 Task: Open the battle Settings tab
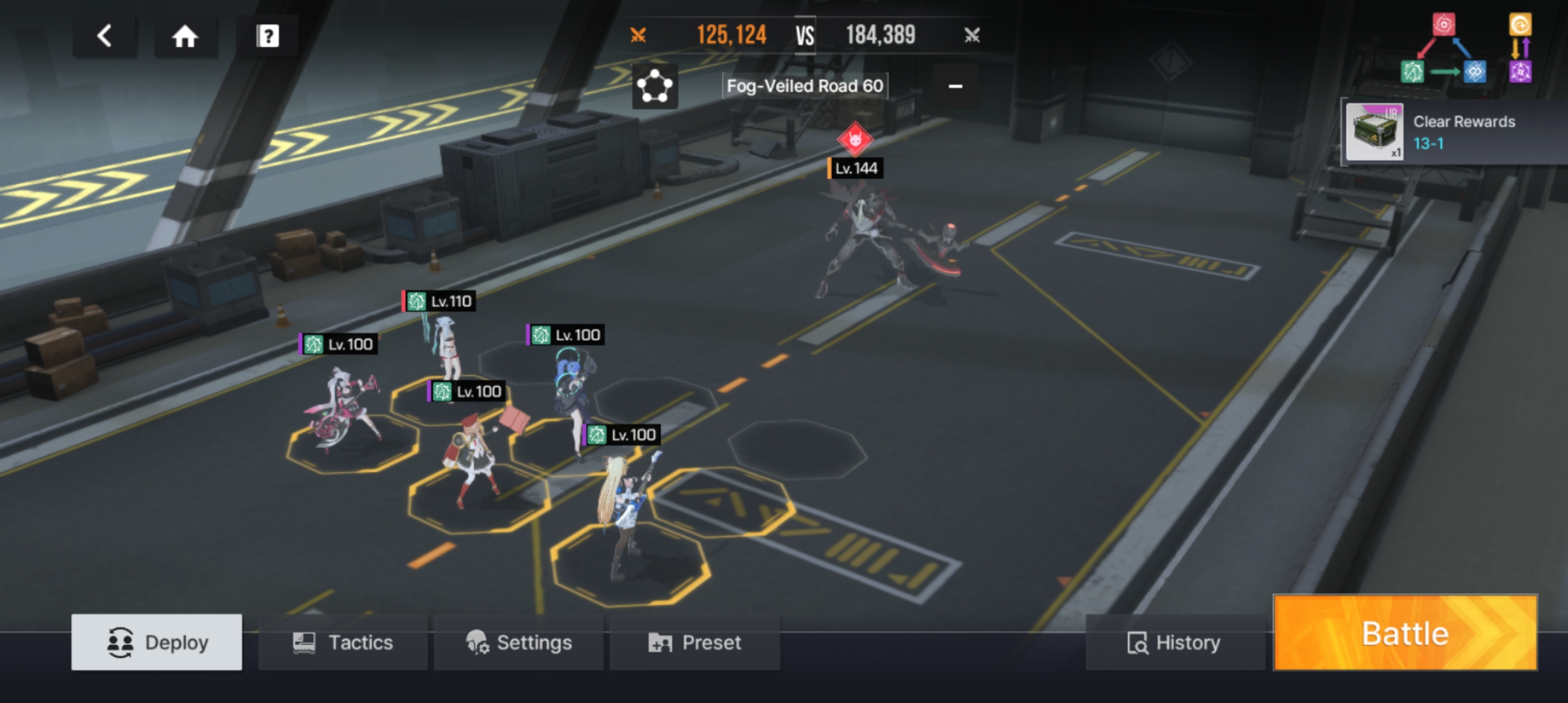(x=519, y=642)
